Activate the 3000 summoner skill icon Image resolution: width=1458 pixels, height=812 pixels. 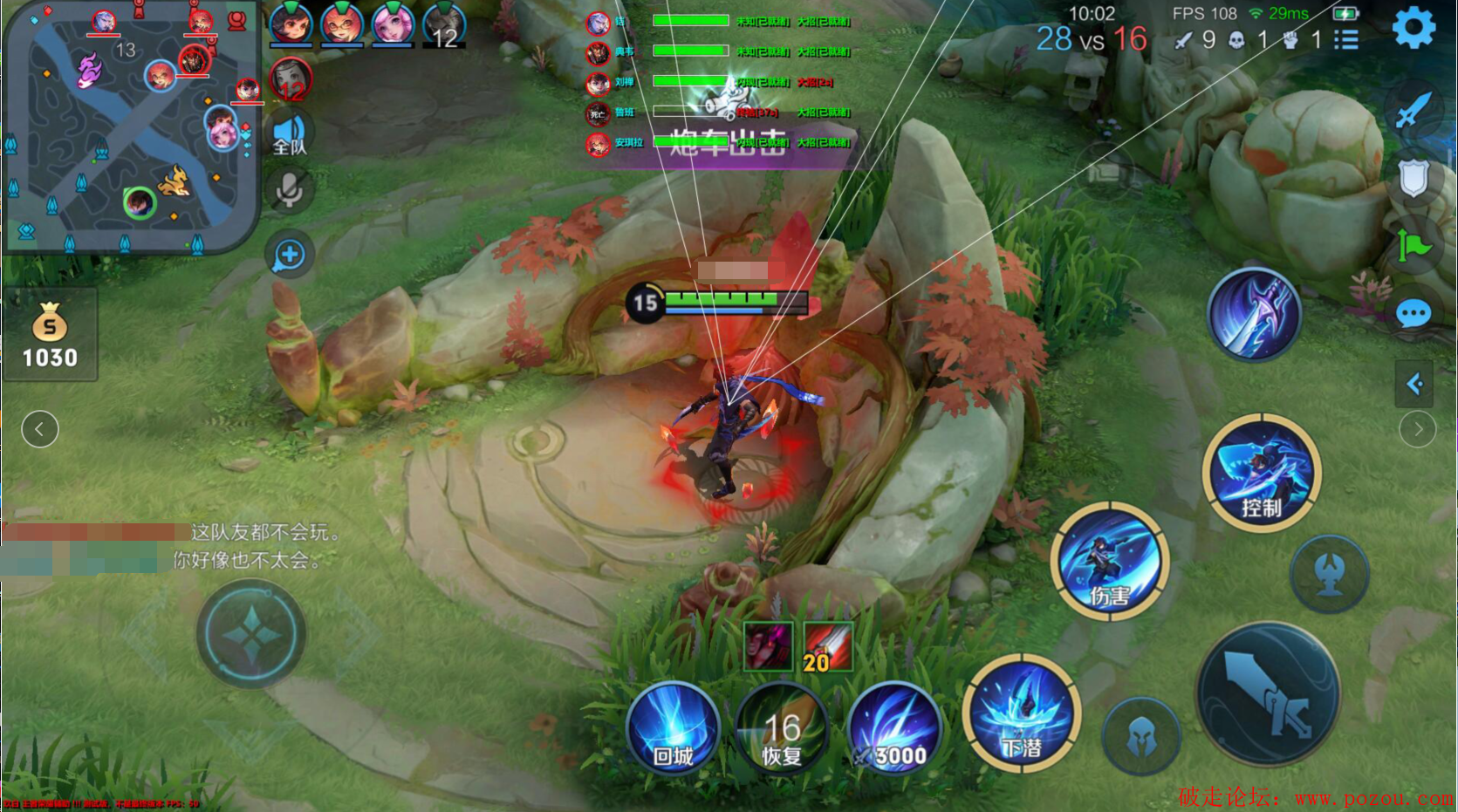(x=894, y=728)
